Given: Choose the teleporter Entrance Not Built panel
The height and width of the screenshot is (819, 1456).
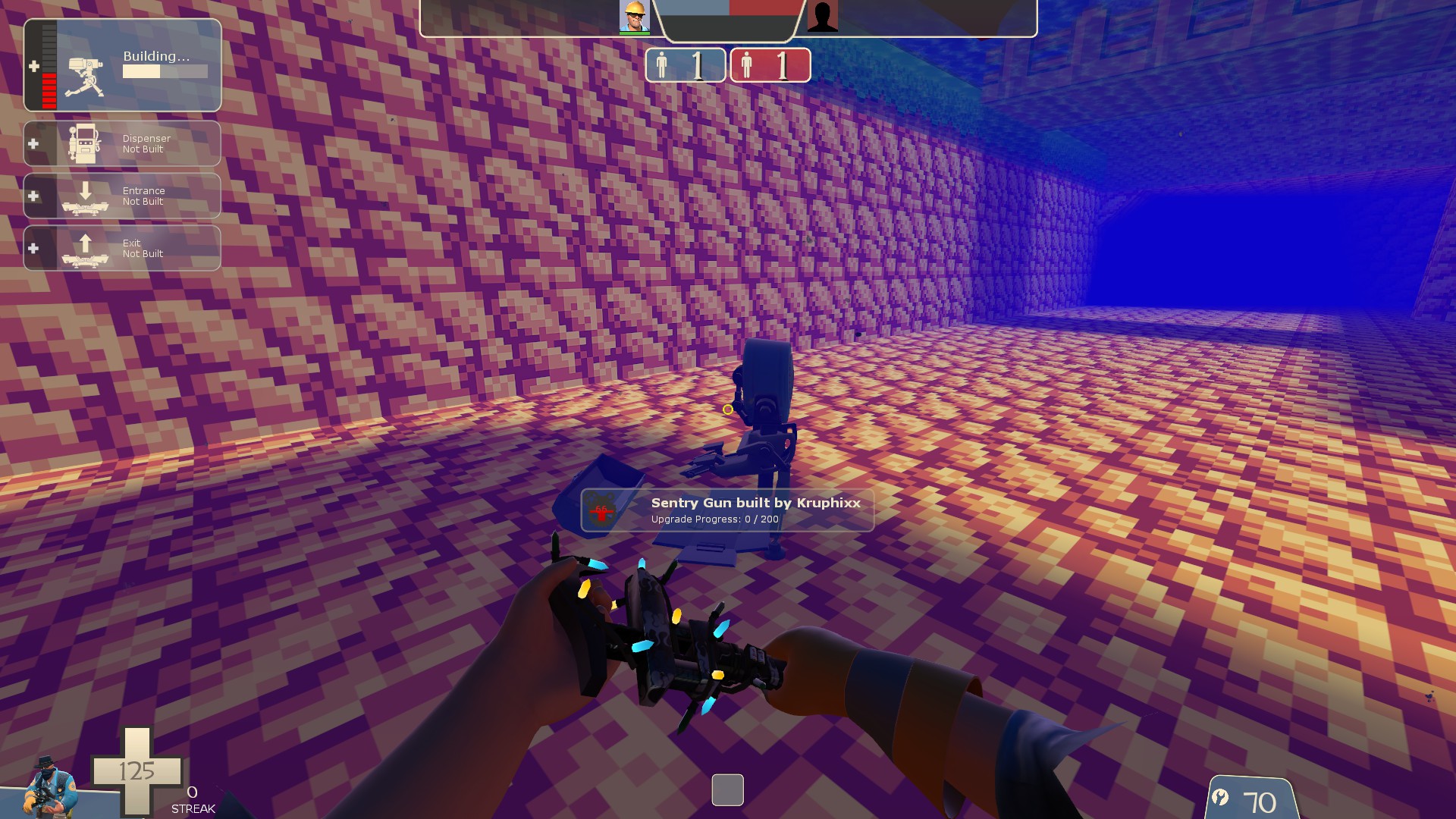Looking at the screenshot, I should [x=122, y=196].
